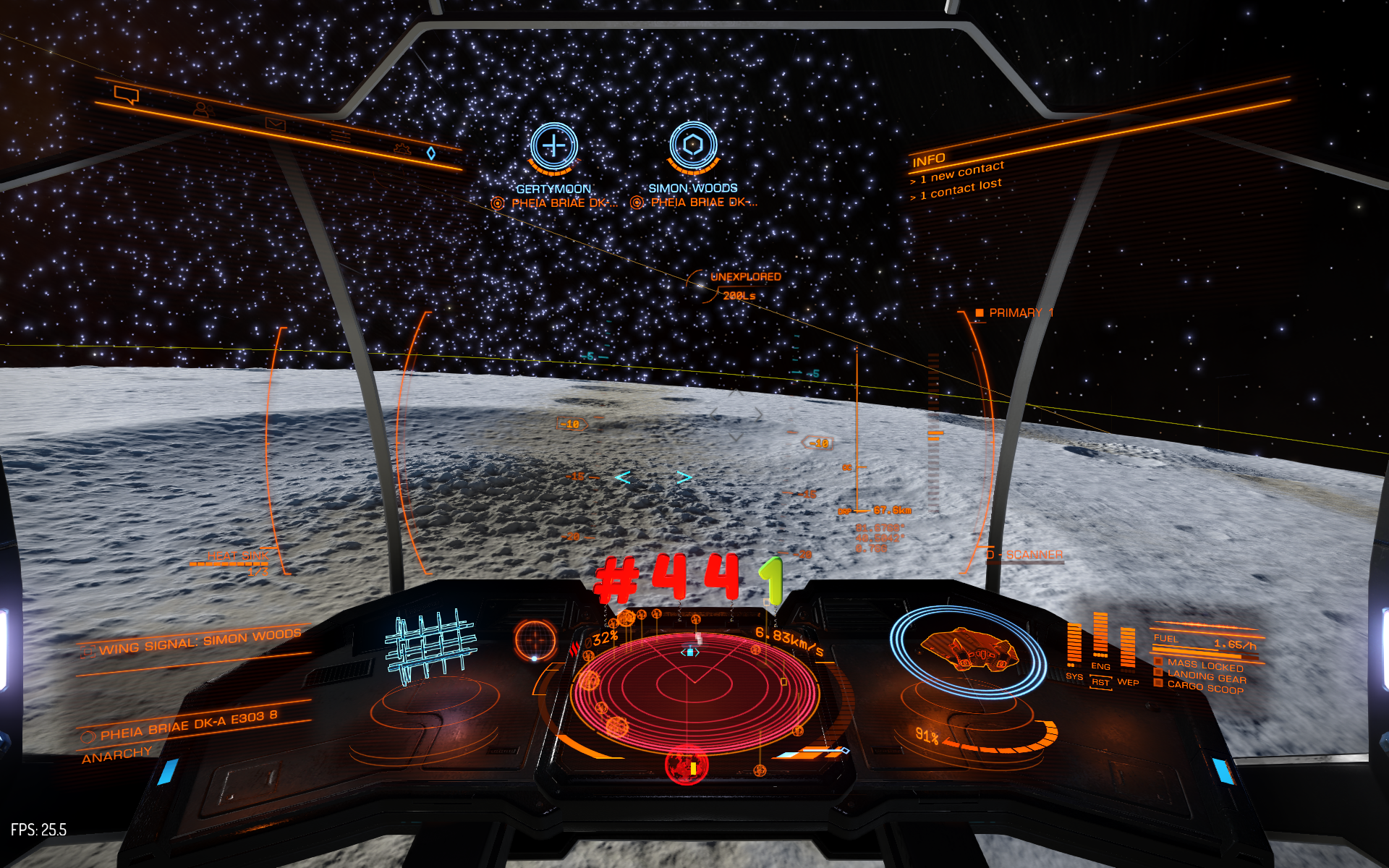Show the three-line comms history tab

[x=341, y=136]
